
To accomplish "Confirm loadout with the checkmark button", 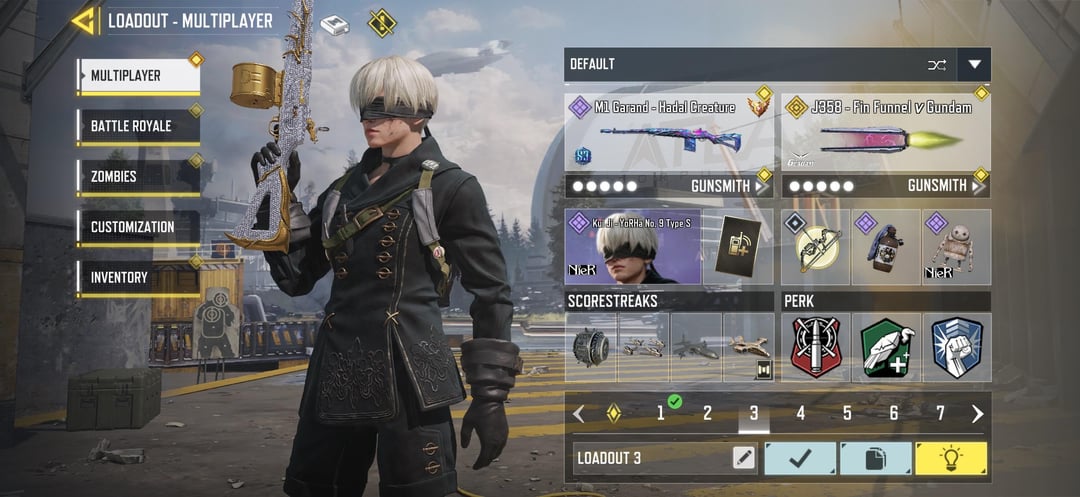I will tap(800, 458).
